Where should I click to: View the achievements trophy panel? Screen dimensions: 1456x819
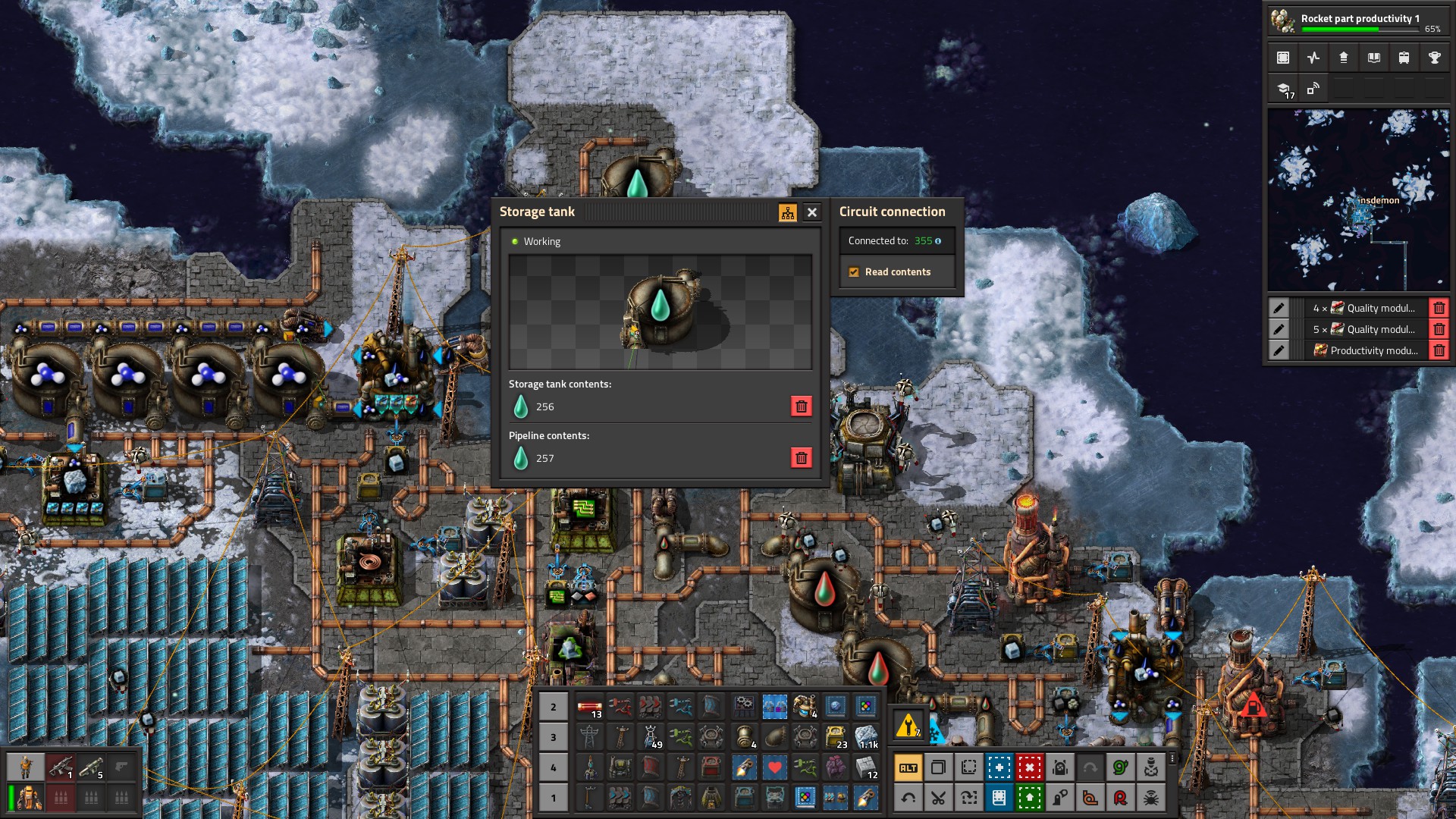[x=1434, y=58]
